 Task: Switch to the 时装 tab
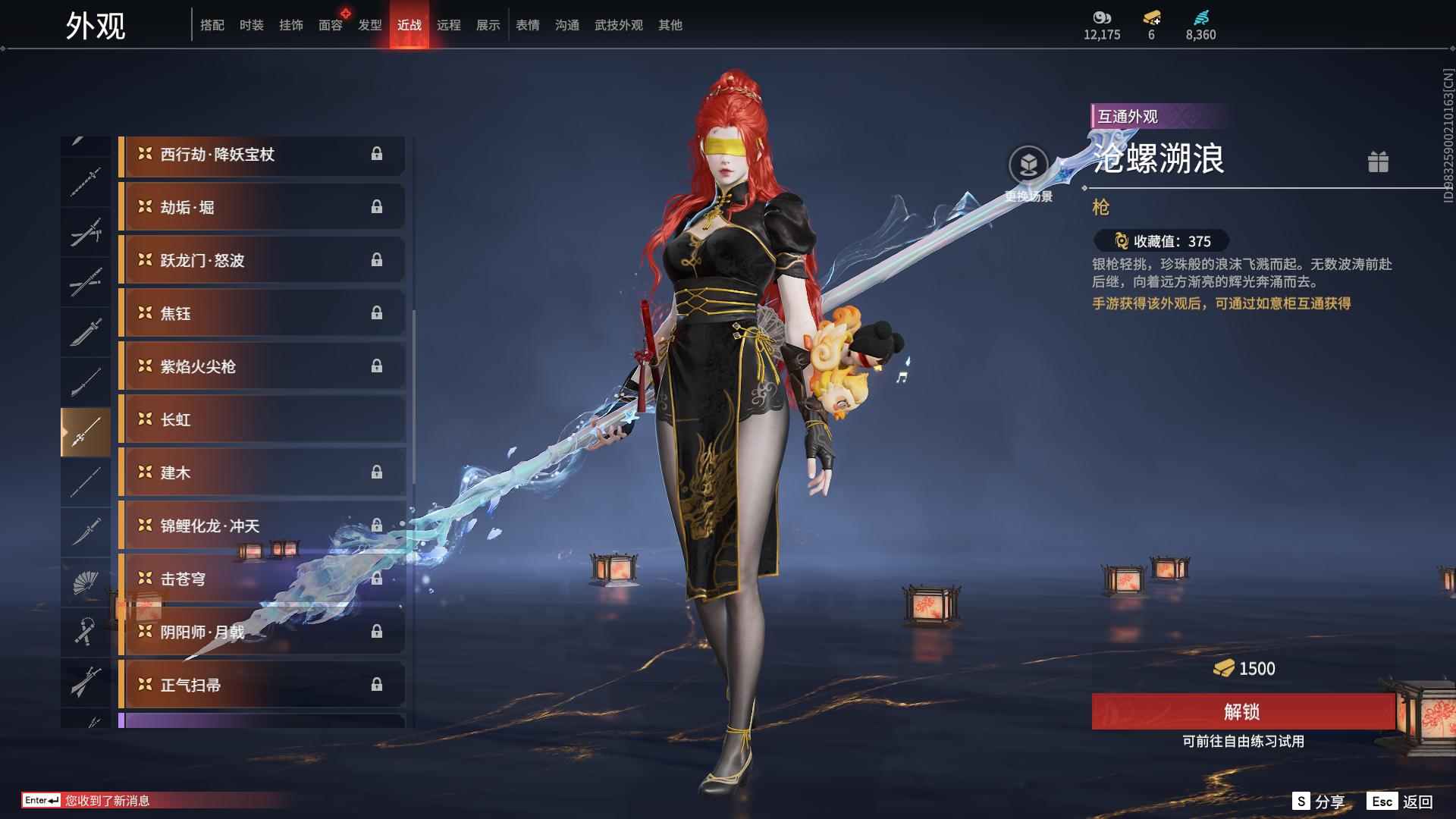(x=251, y=25)
